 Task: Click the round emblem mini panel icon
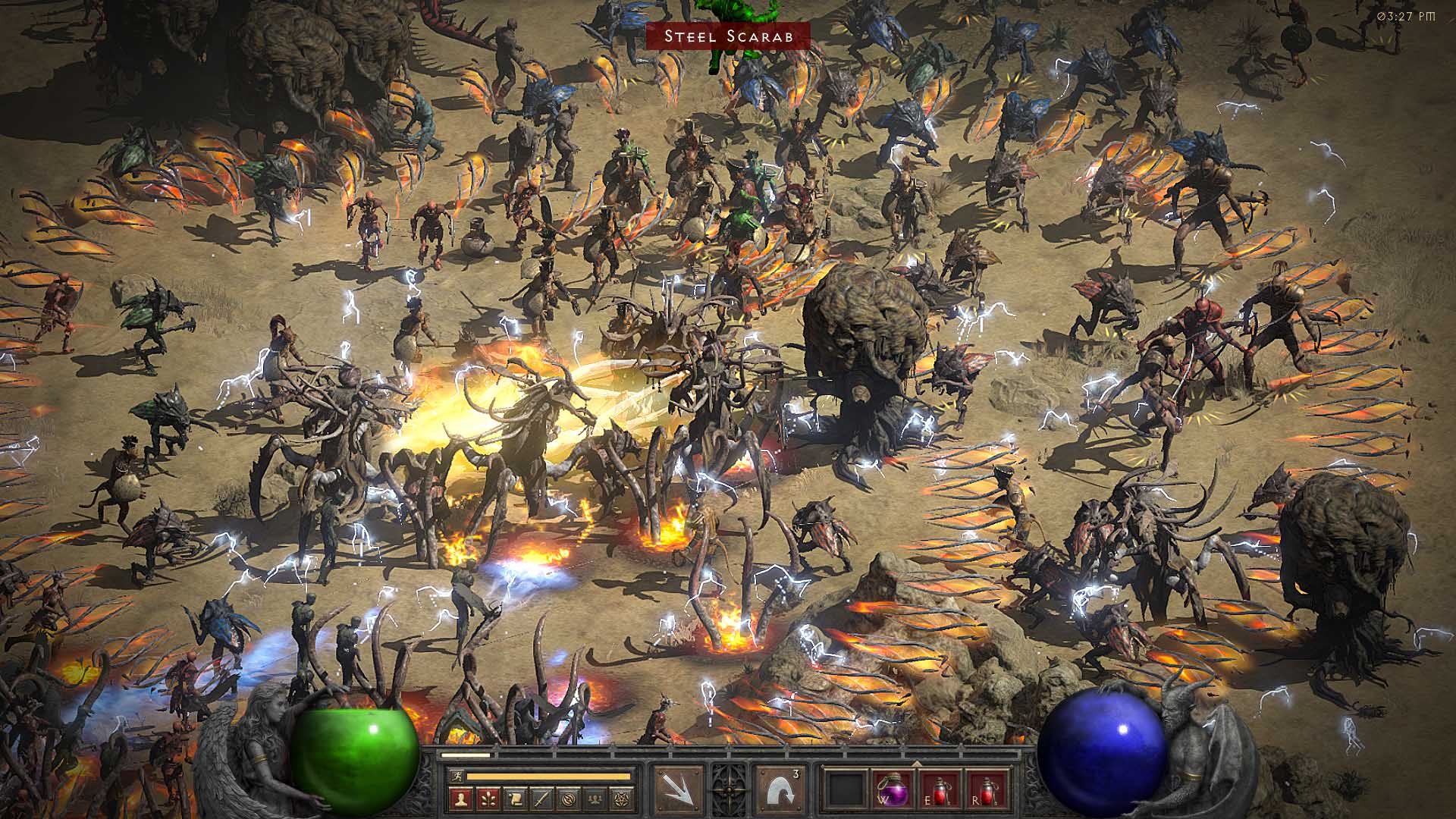pos(568,798)
